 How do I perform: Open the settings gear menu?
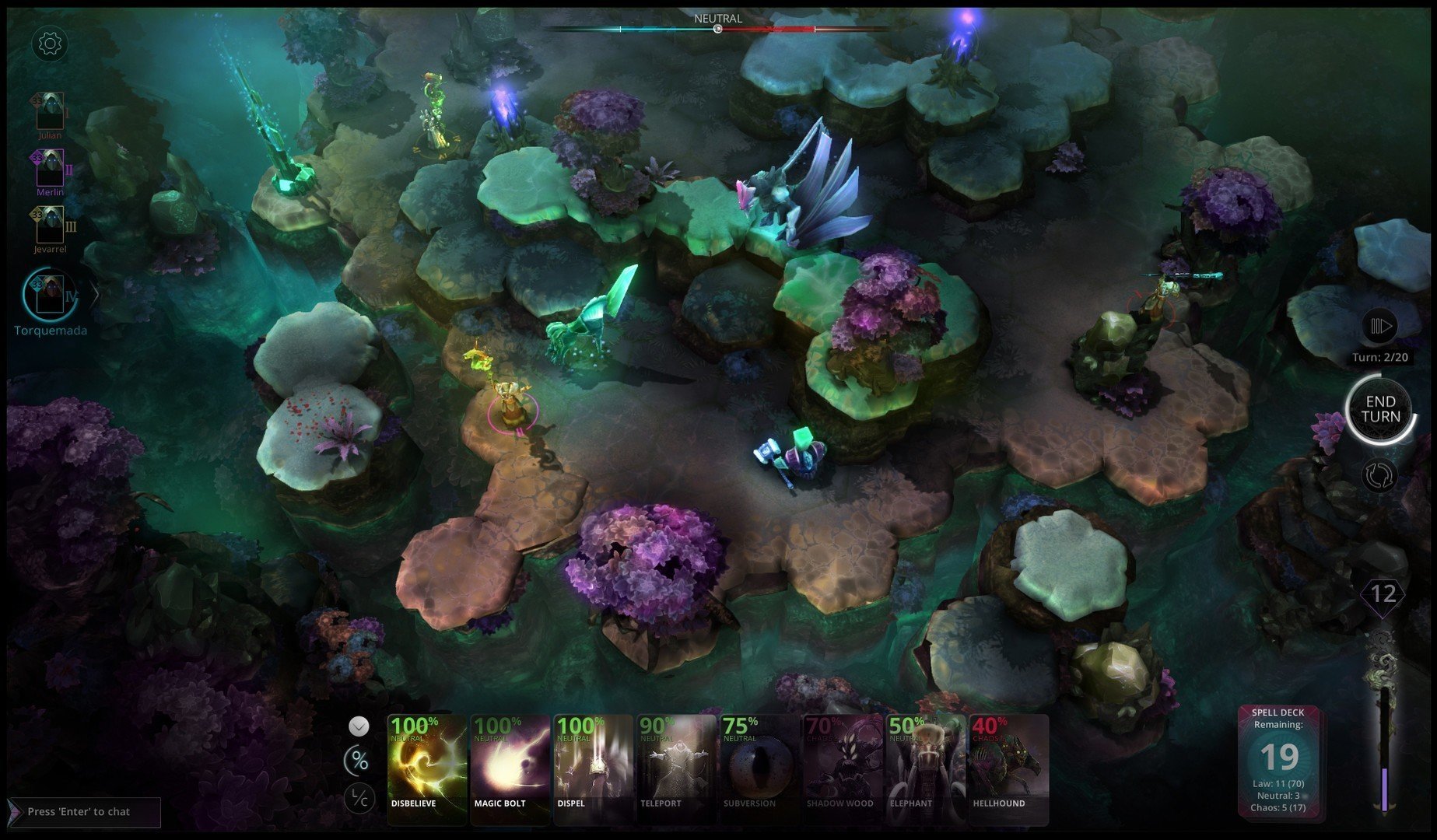[50, 44]
